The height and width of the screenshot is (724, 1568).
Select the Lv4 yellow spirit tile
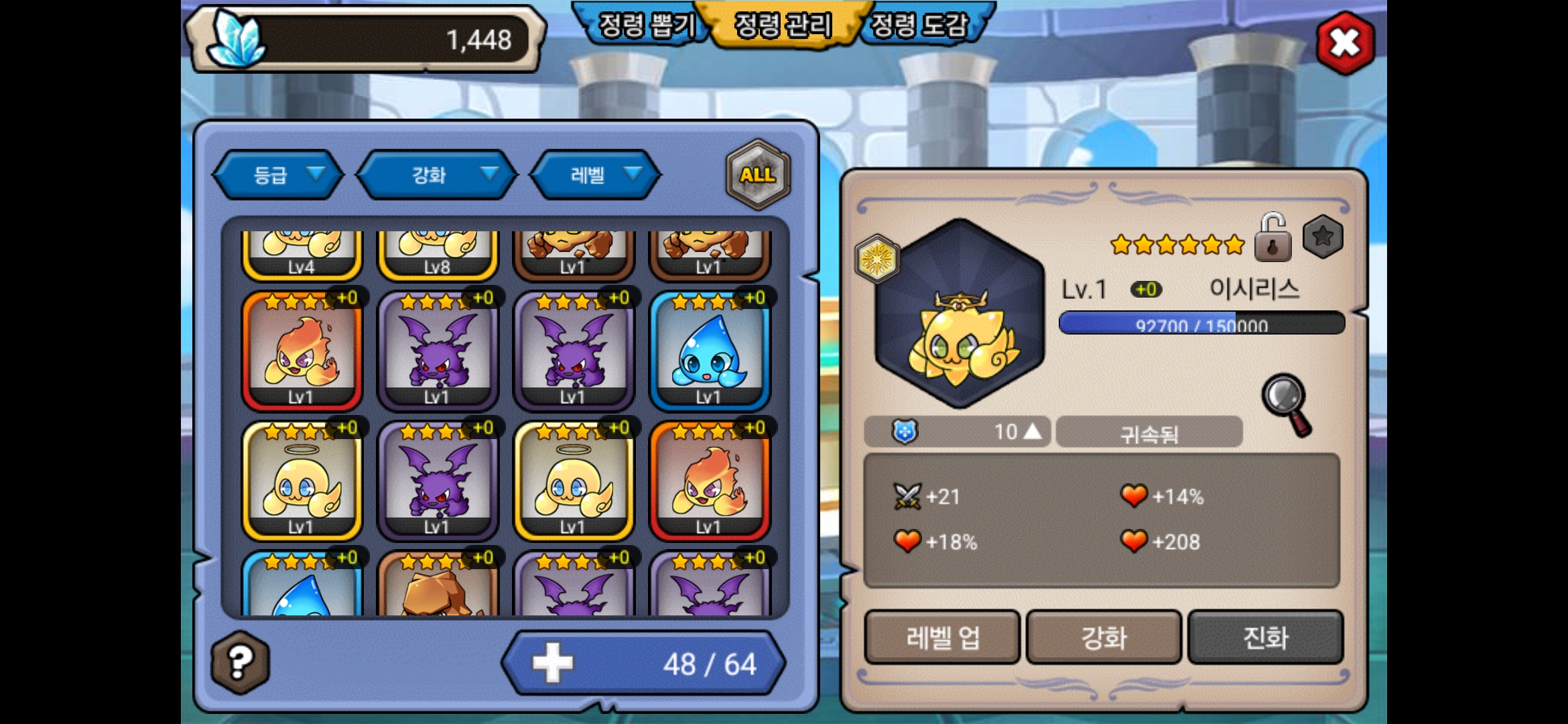tap(301, 255)
